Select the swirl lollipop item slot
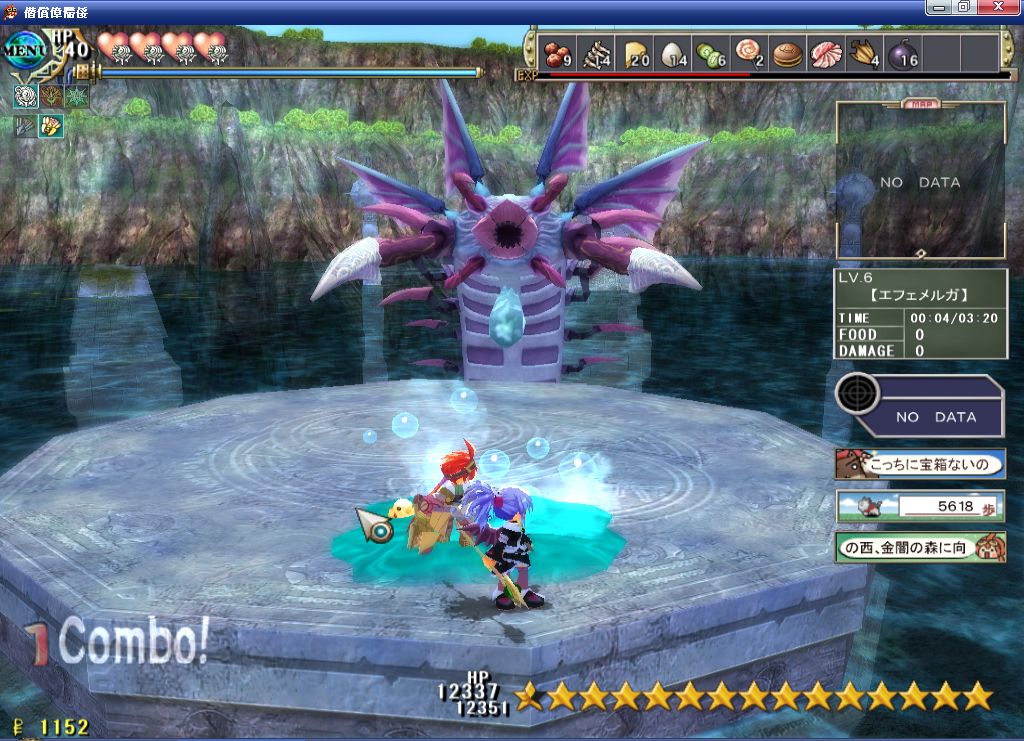This screenshot has height=741, width=1024. [x=750, y=52]
